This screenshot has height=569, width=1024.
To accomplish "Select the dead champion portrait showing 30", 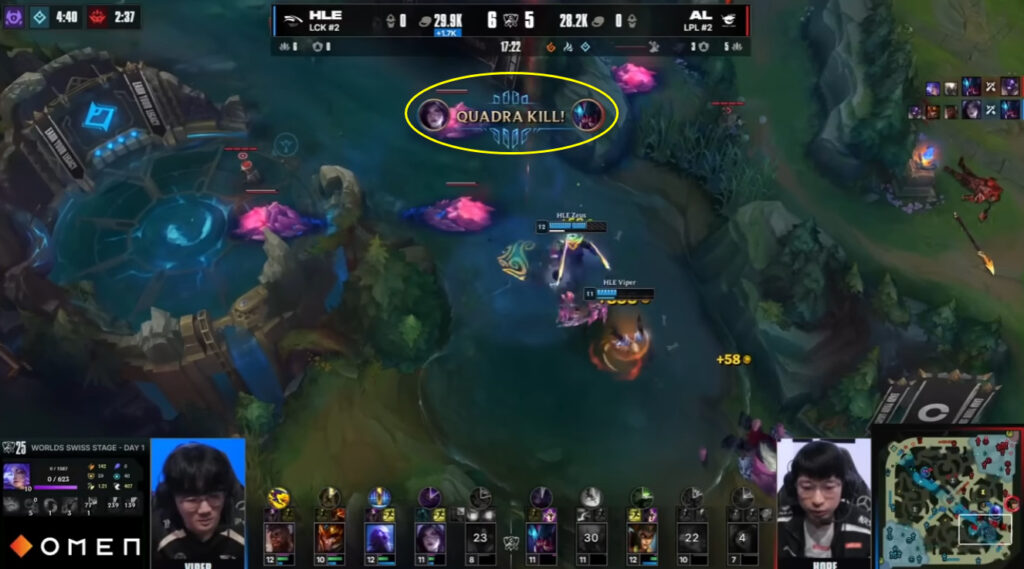I will coord(591,538).
